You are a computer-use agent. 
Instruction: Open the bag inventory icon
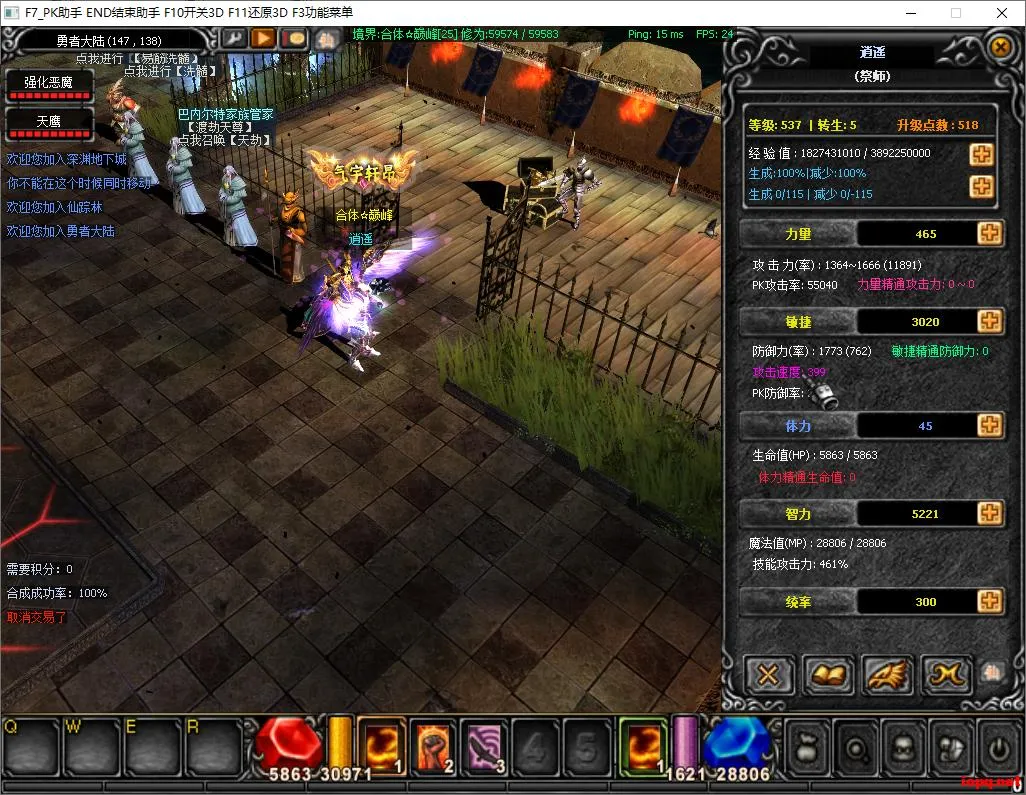[809, 747]
